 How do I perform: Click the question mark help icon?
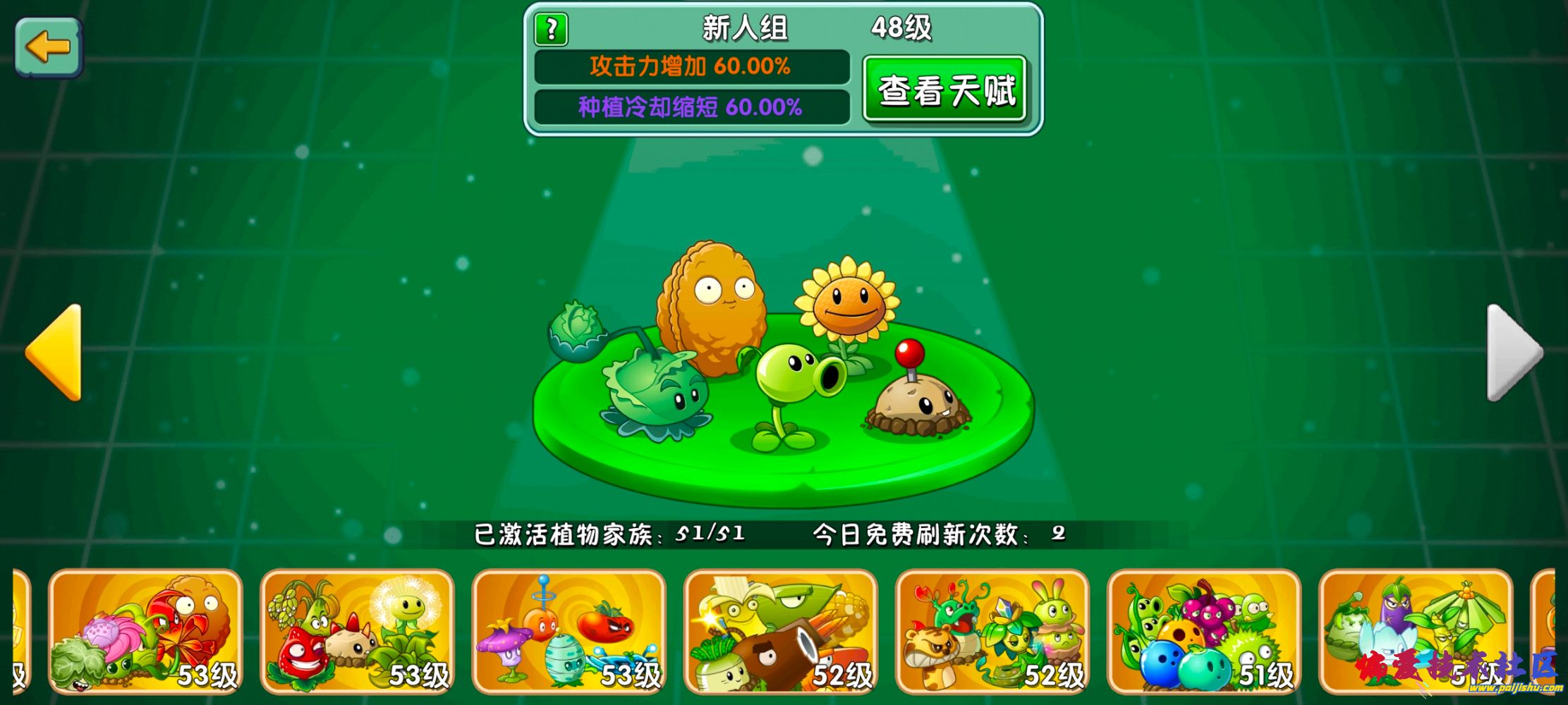[x=552, y=28]
